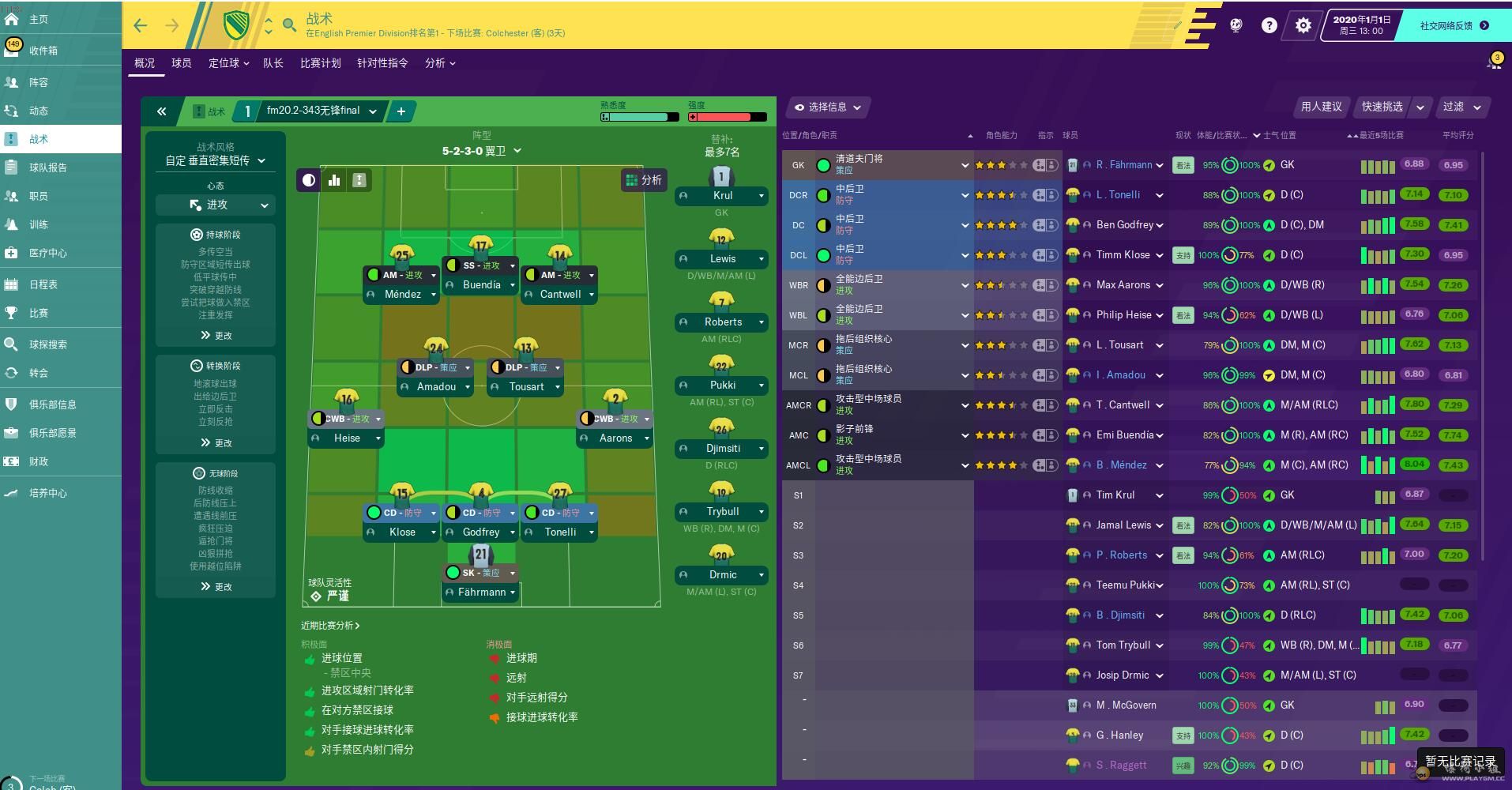1512x790 pixels.
Task: Open game settings gear icon
Action: [1303, 25]
